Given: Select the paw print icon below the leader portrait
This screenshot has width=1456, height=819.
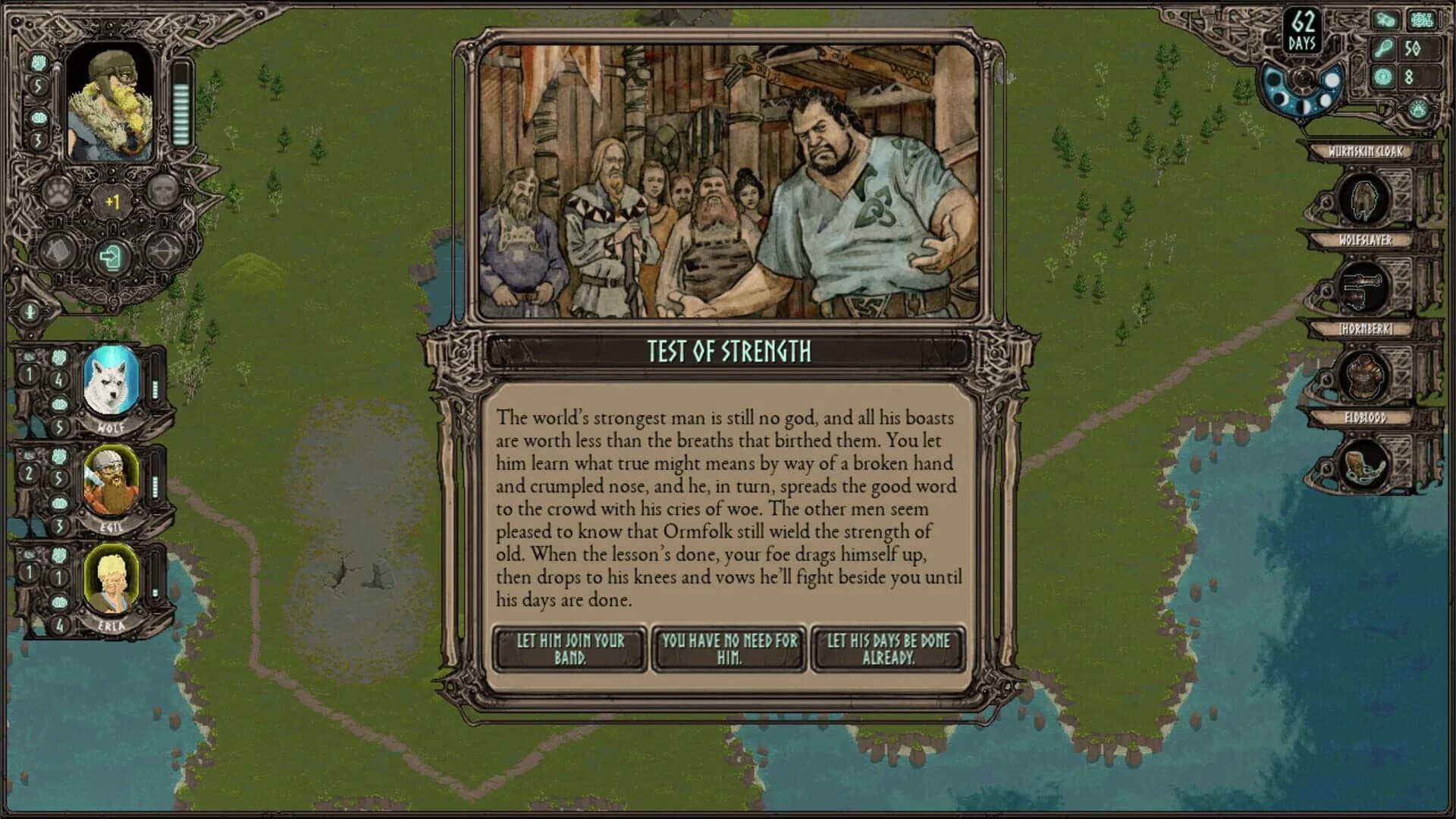Looking at the screenshot, I should [57, 192].
